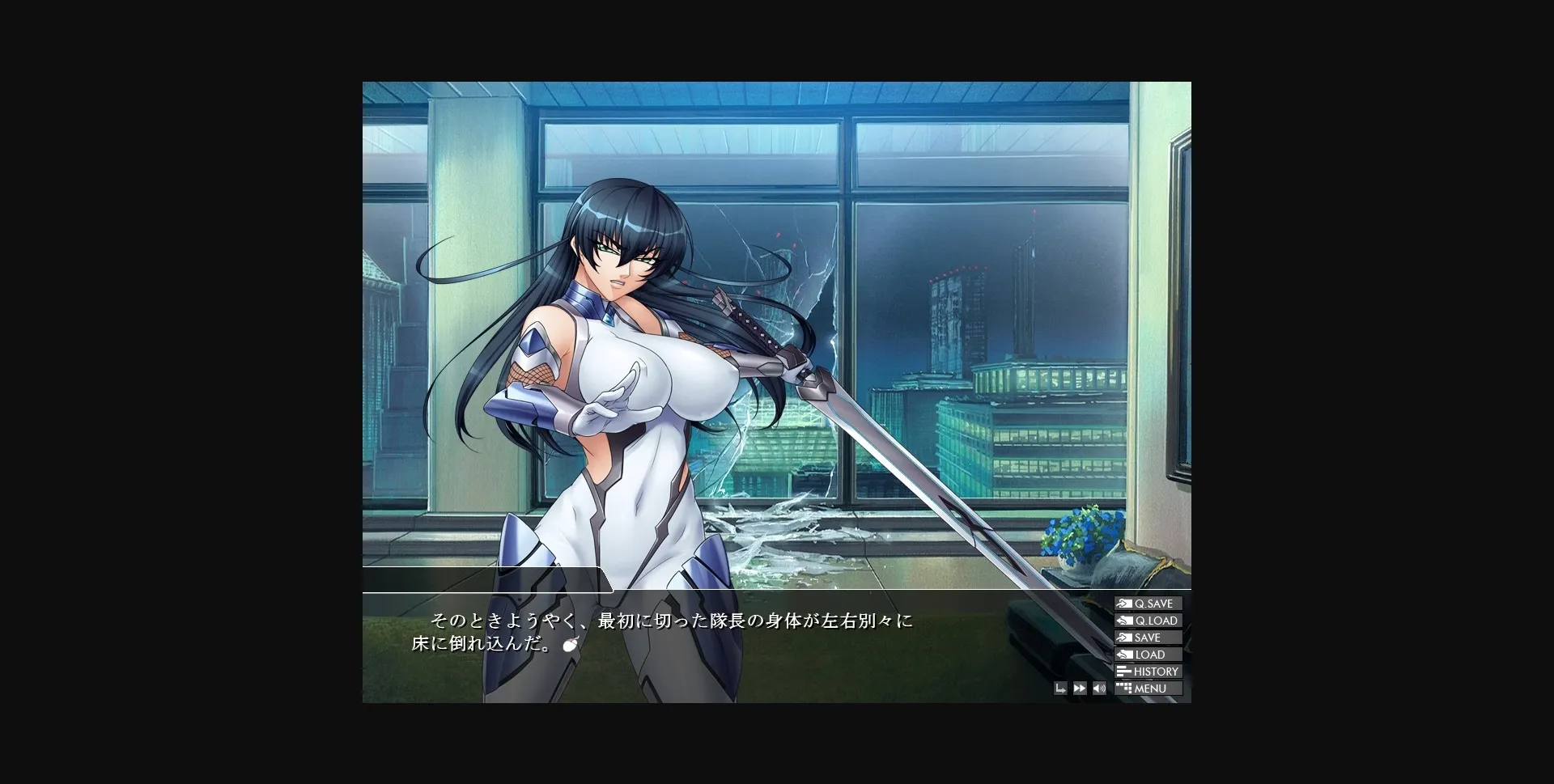The width and height of the screenshot is (1554, 784).
Task: Click the dialogue box to advance the text
Action: [x=728, y=639]
